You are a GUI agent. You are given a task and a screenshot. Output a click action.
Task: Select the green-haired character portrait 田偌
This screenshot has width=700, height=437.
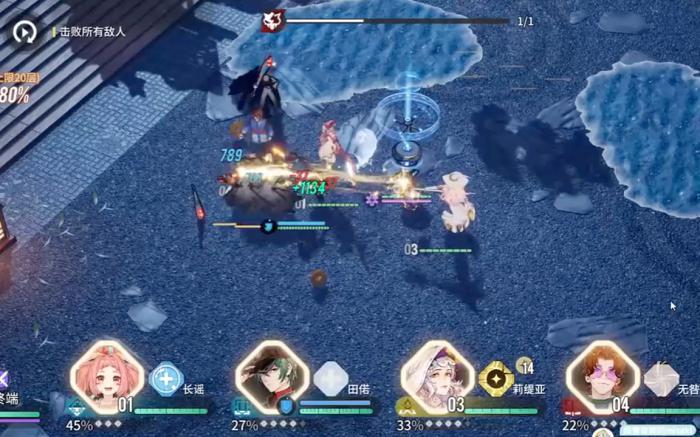pyautogui.click(x=272, y=377)
